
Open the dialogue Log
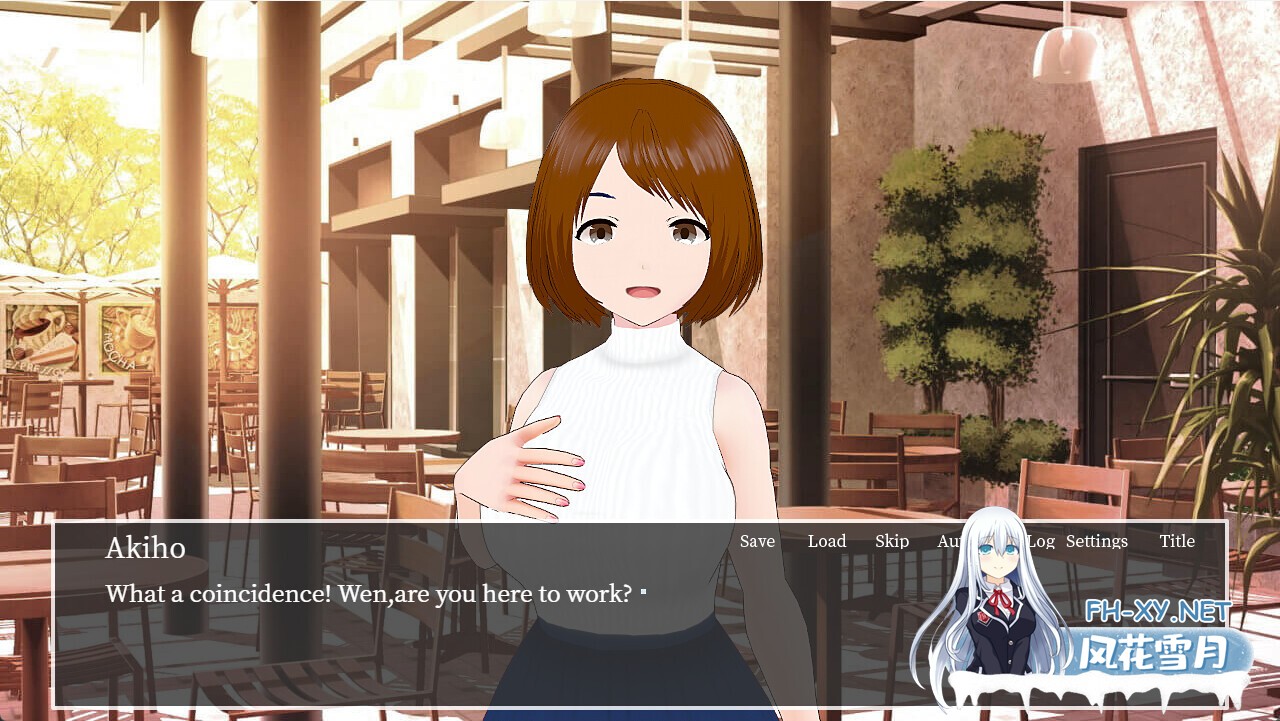(1042, 541)
